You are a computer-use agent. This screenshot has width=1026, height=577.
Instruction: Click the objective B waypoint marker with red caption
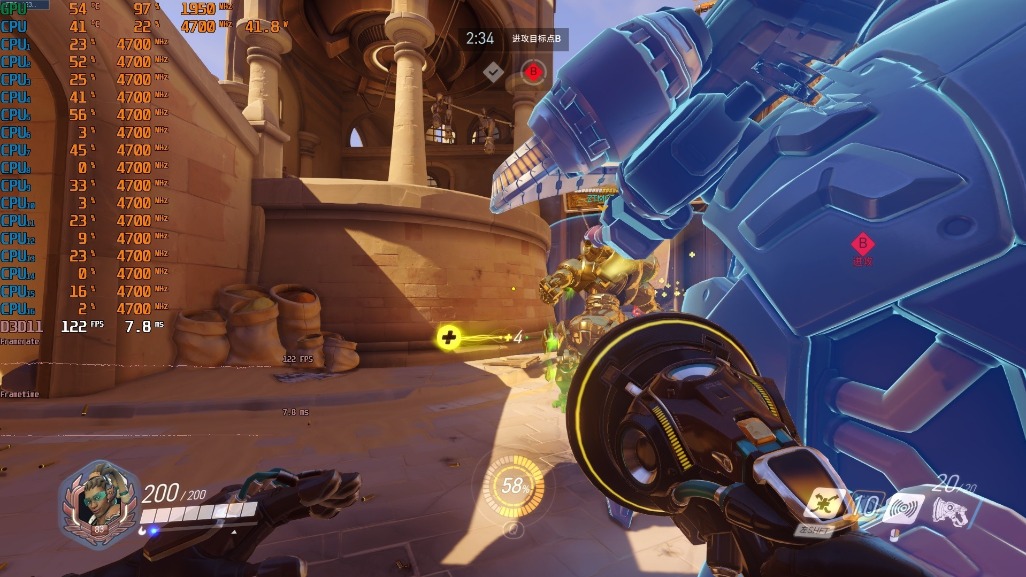(862, 243)
